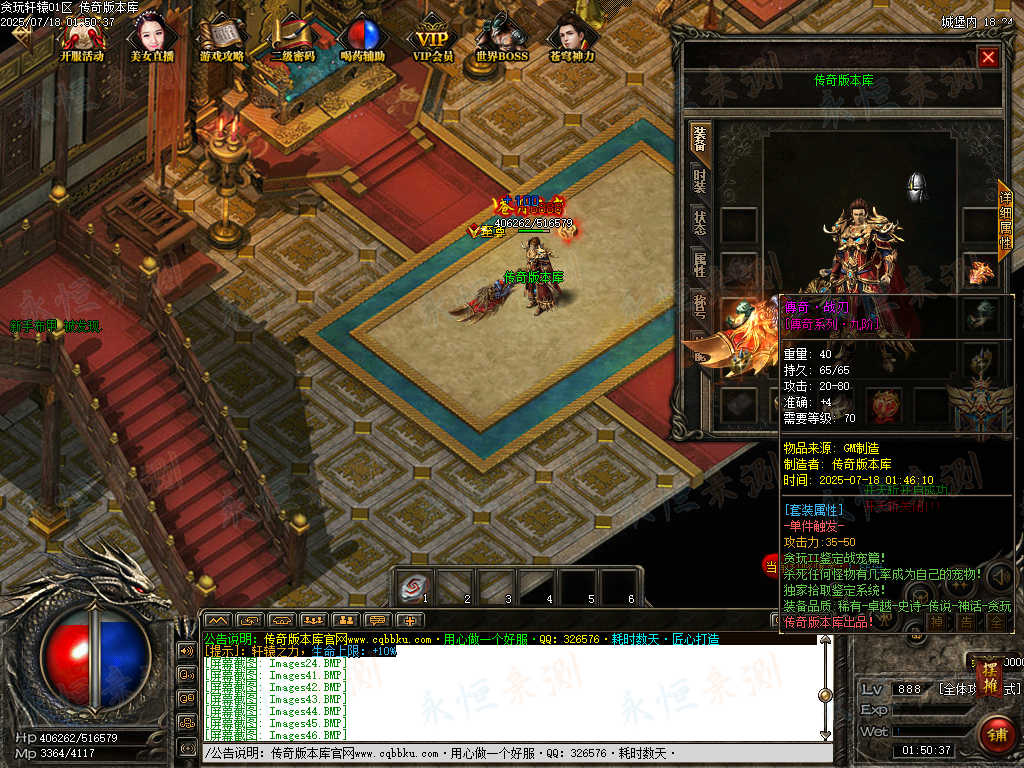Open the 二级密码 secondary password menu
The image size is (1024, 768).
coord(292,40)
